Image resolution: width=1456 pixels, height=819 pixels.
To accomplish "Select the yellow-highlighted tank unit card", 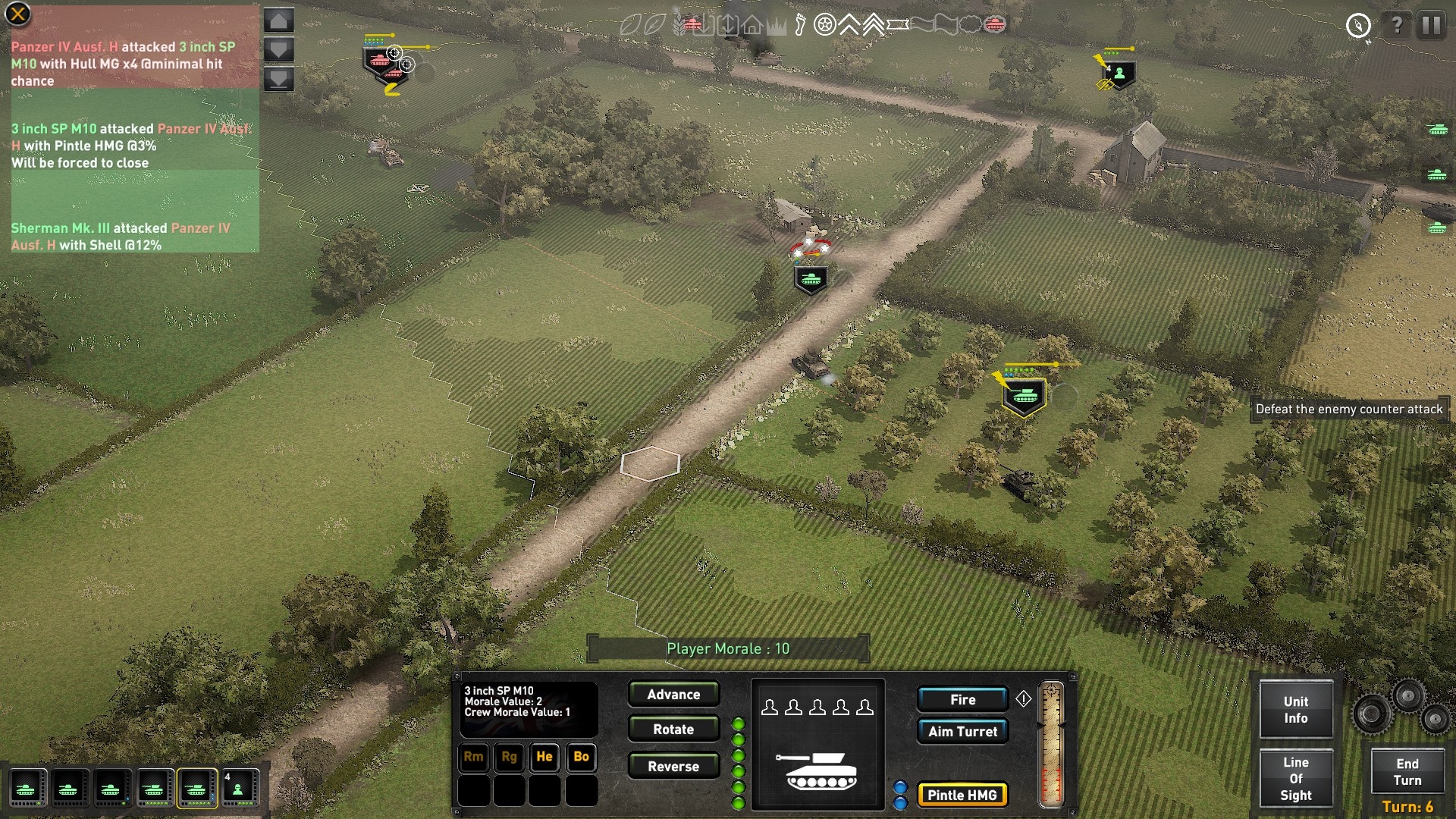I will pyautogui.click(x=196, y=789).
